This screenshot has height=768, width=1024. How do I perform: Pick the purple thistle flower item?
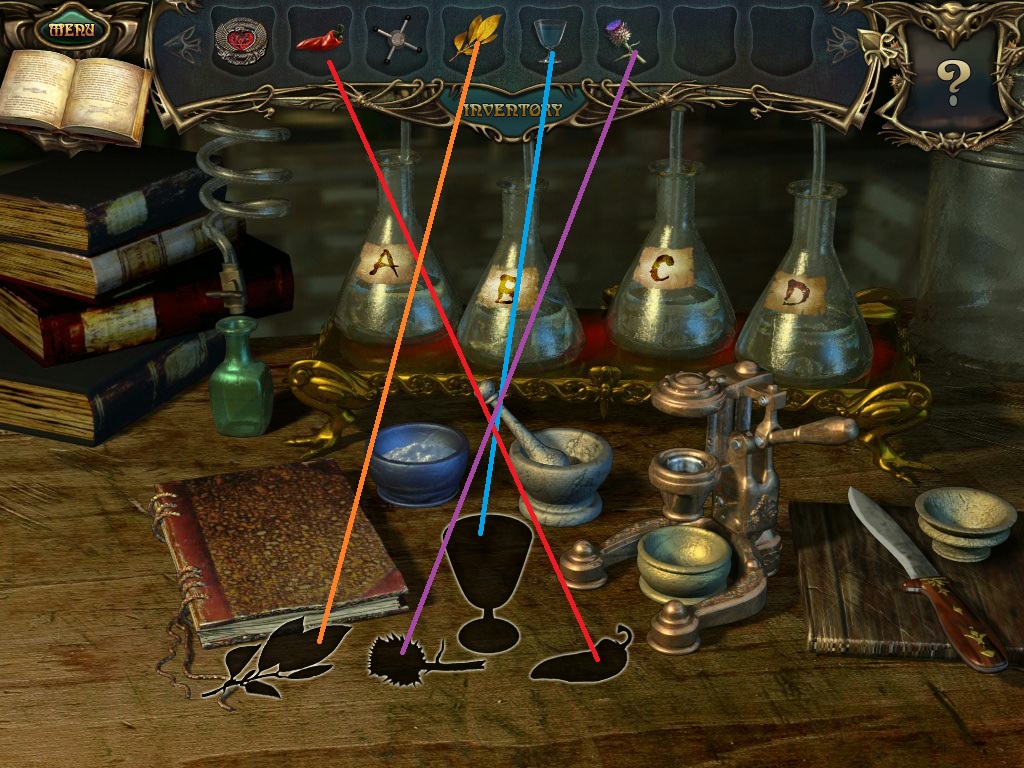(x=622, y=38)
